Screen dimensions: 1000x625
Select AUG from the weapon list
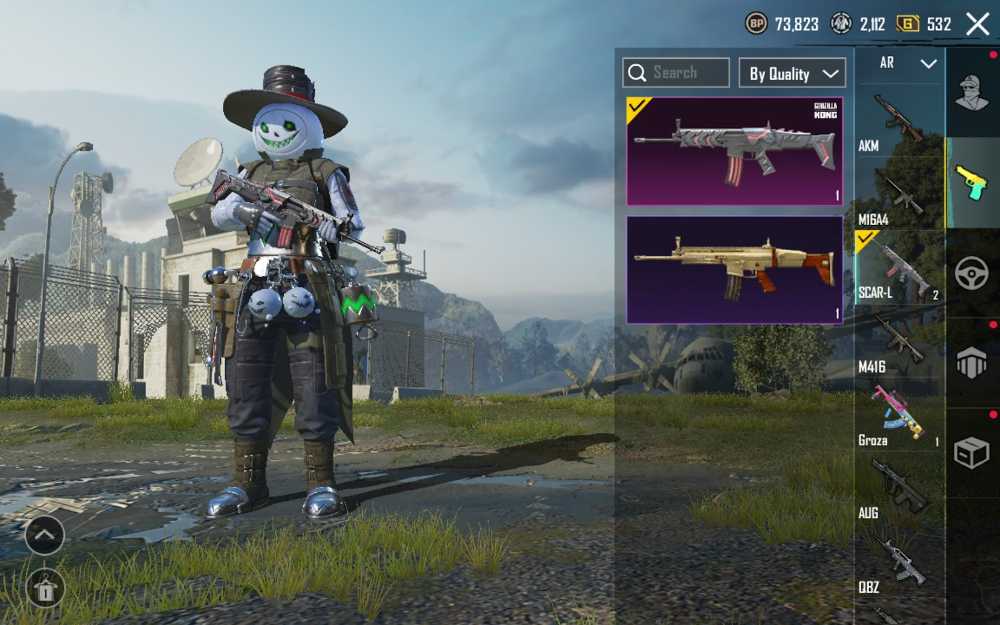pos(897,490)
